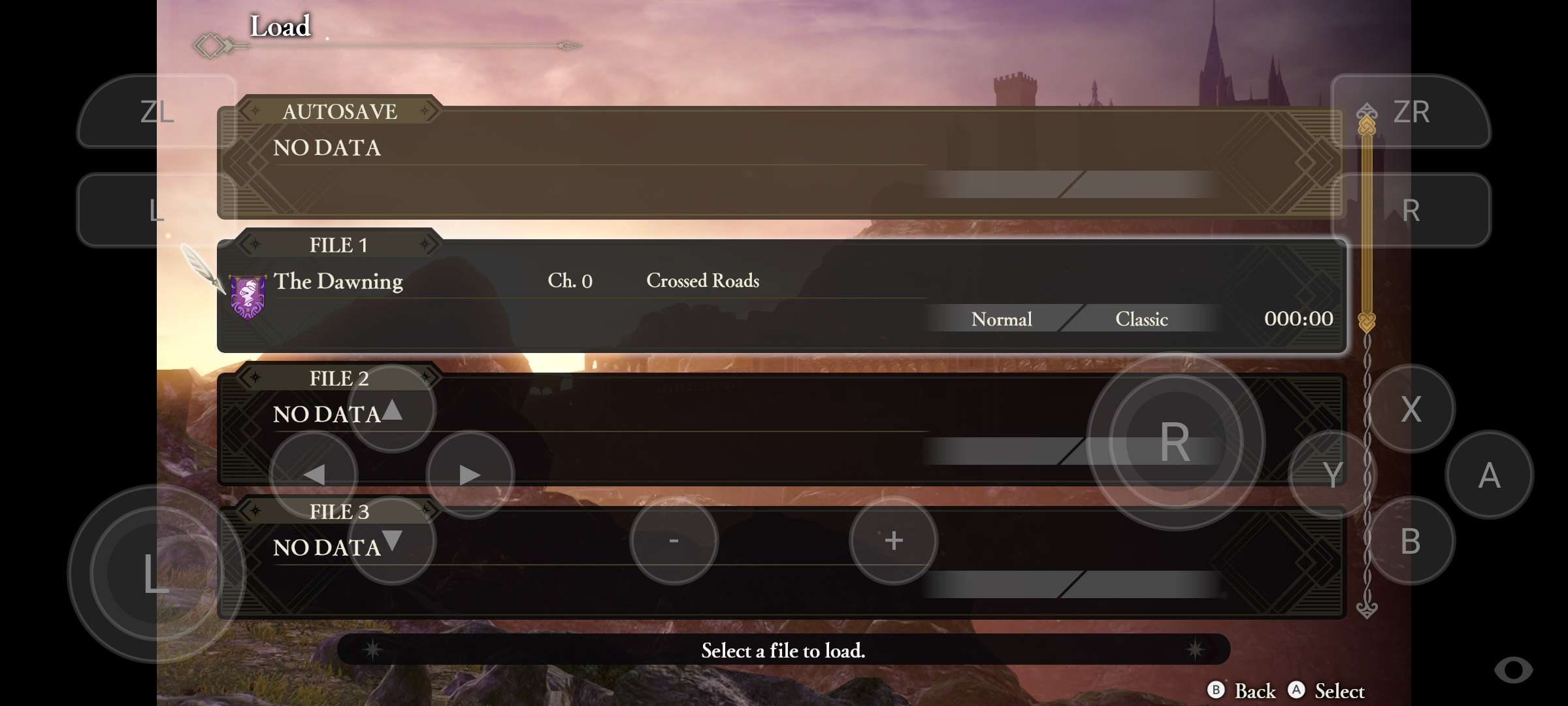This screenshot has width=1568, height=706.
Task: Click the 'Select a file to load' bar
Action: [x=782, y=650]
